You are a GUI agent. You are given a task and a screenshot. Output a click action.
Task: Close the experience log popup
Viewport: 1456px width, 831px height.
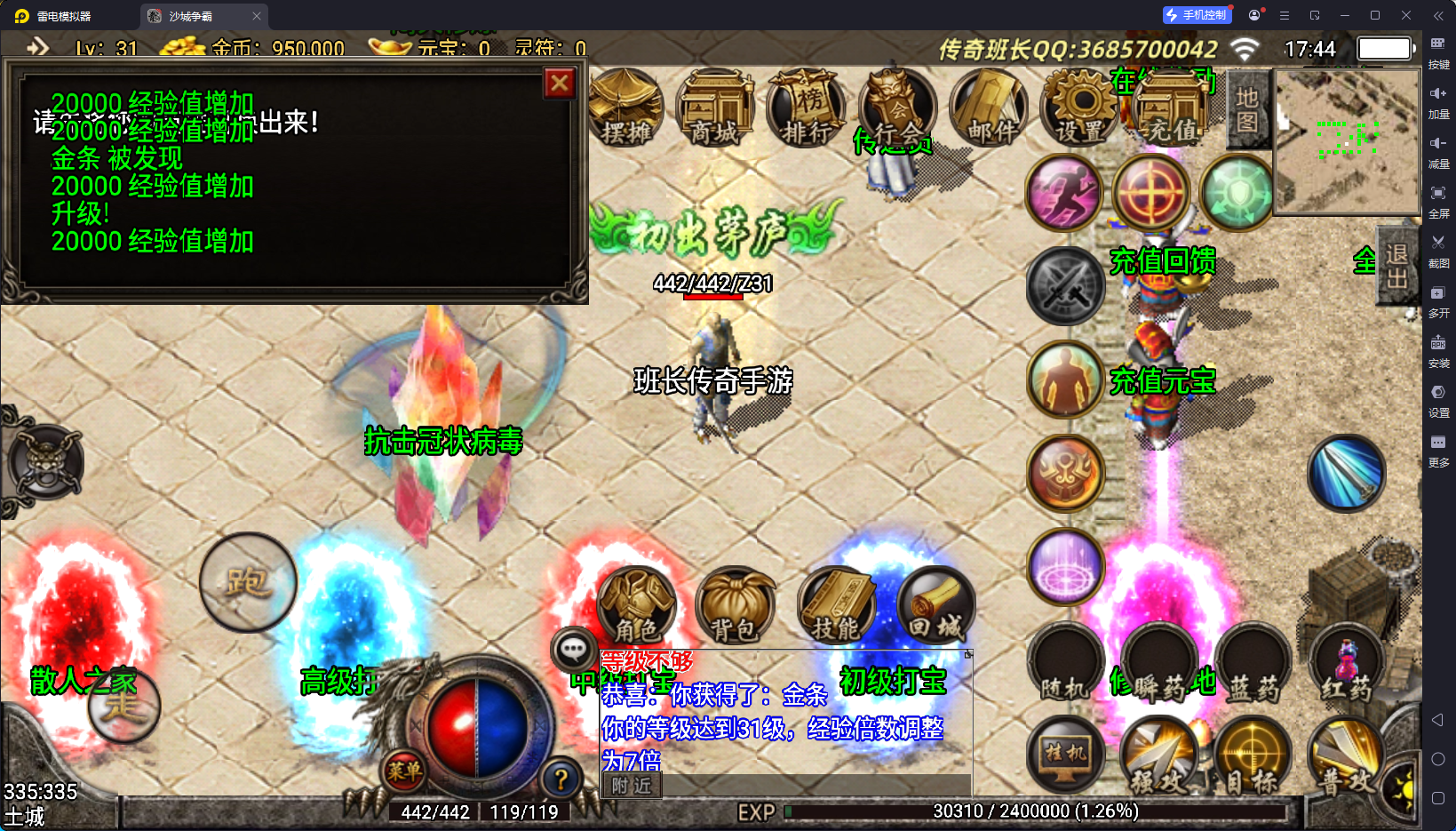click(x=560, y=84)
